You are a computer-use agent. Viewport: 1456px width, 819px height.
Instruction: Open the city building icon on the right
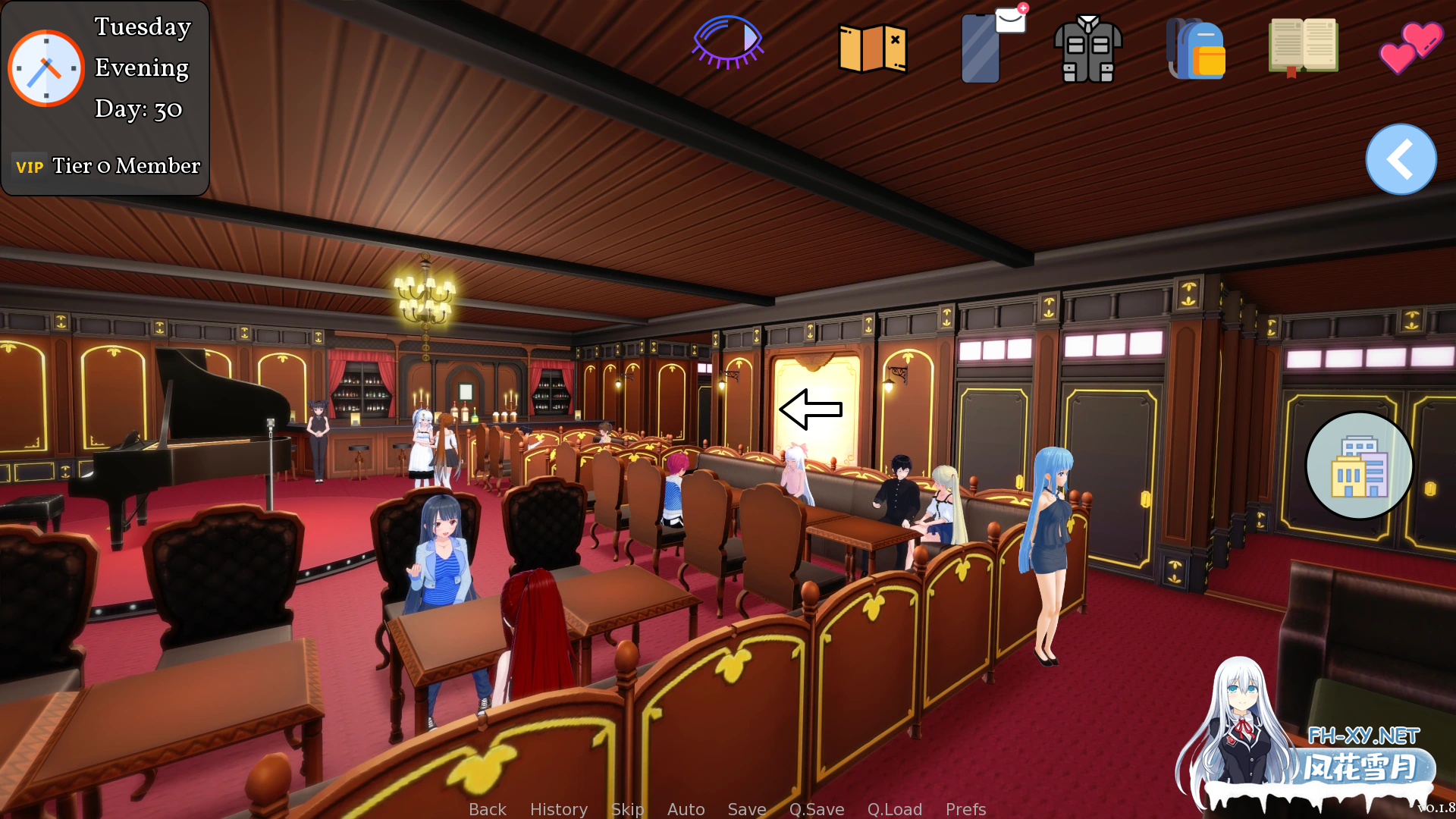[x=1359, y=466]
